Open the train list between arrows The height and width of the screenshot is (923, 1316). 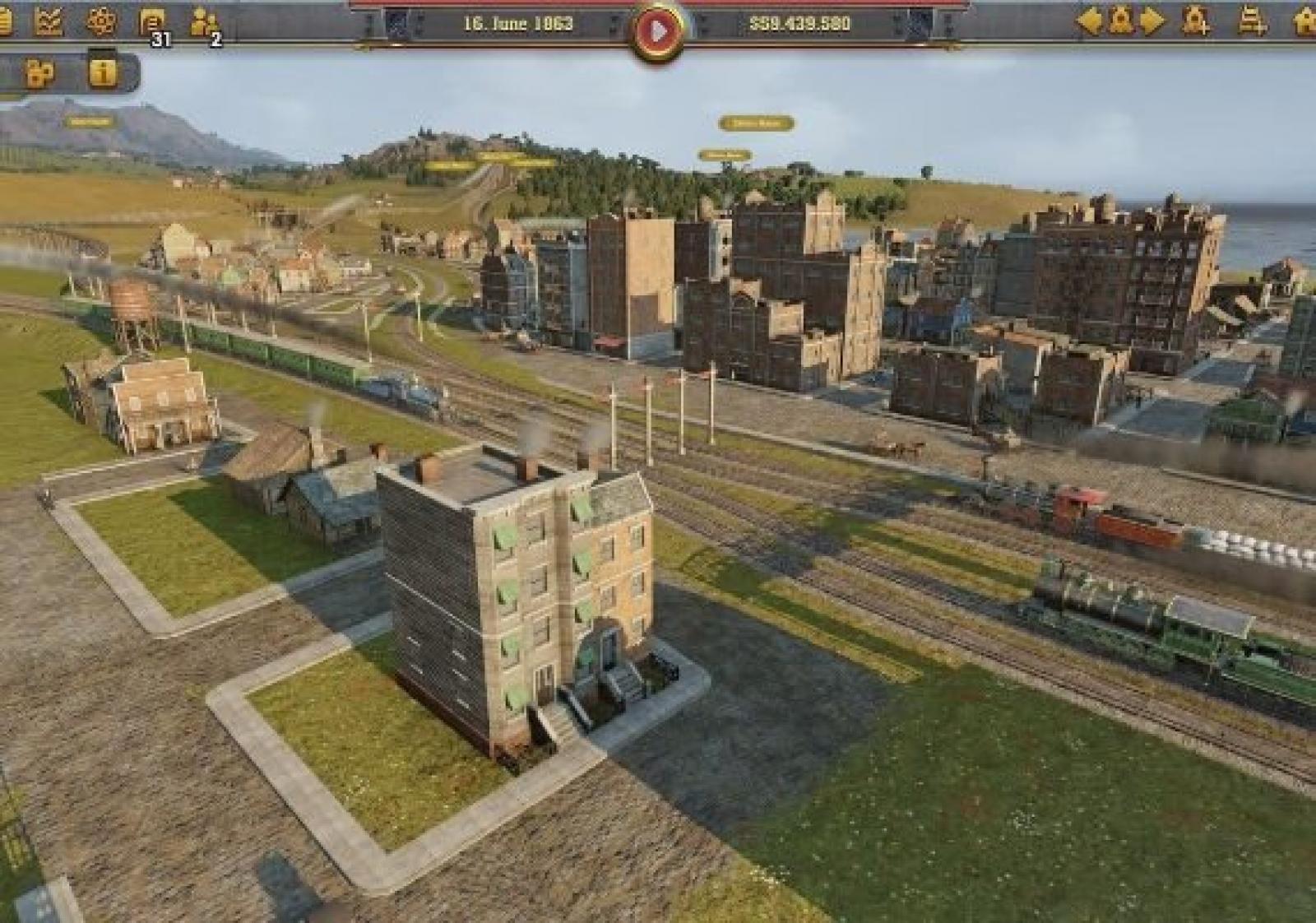1120,21
